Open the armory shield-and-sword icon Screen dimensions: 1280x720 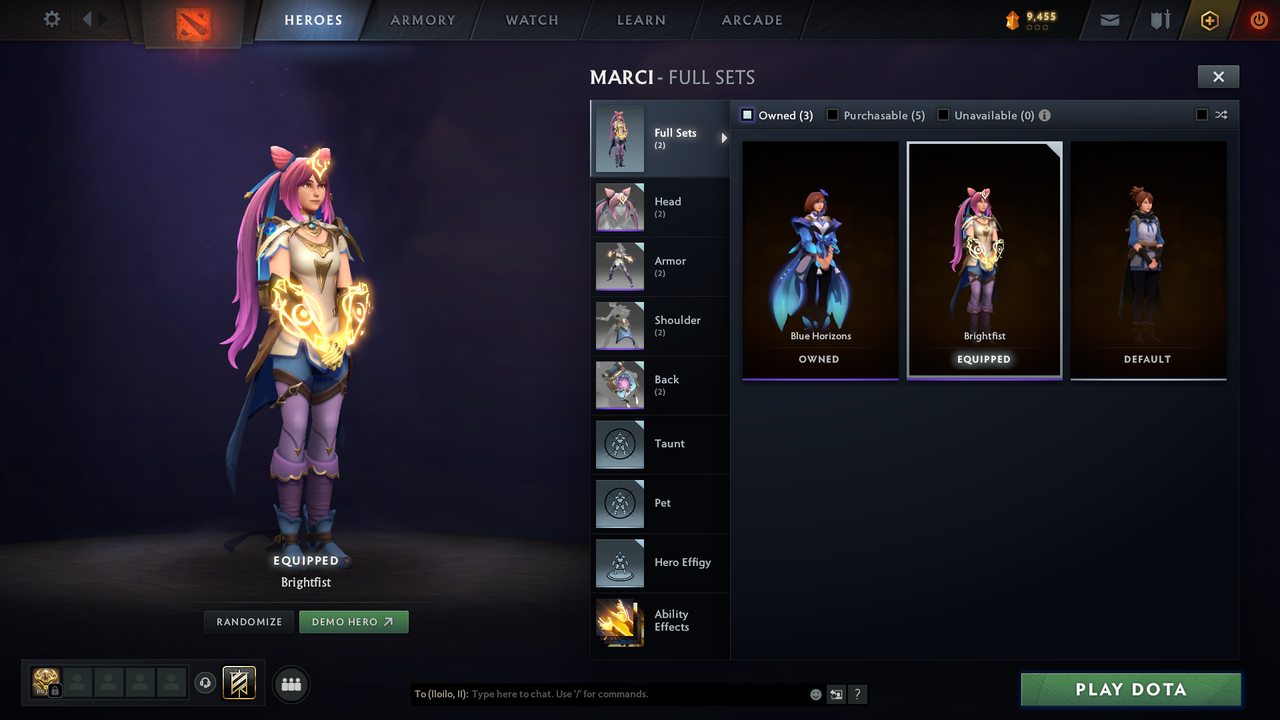tap(1158, 20)
